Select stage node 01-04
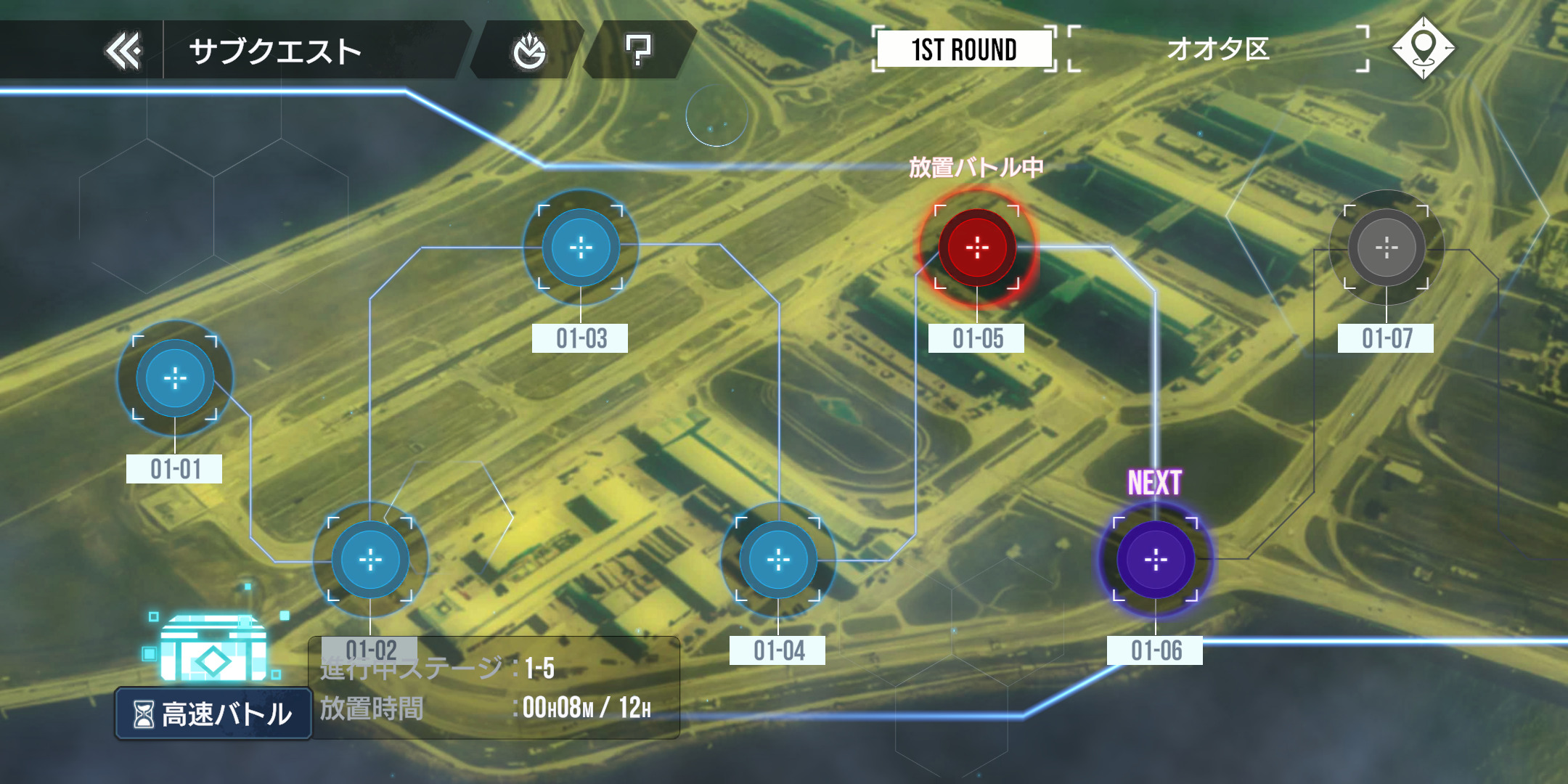1568x784 pixels. click(x=778, y=560)
